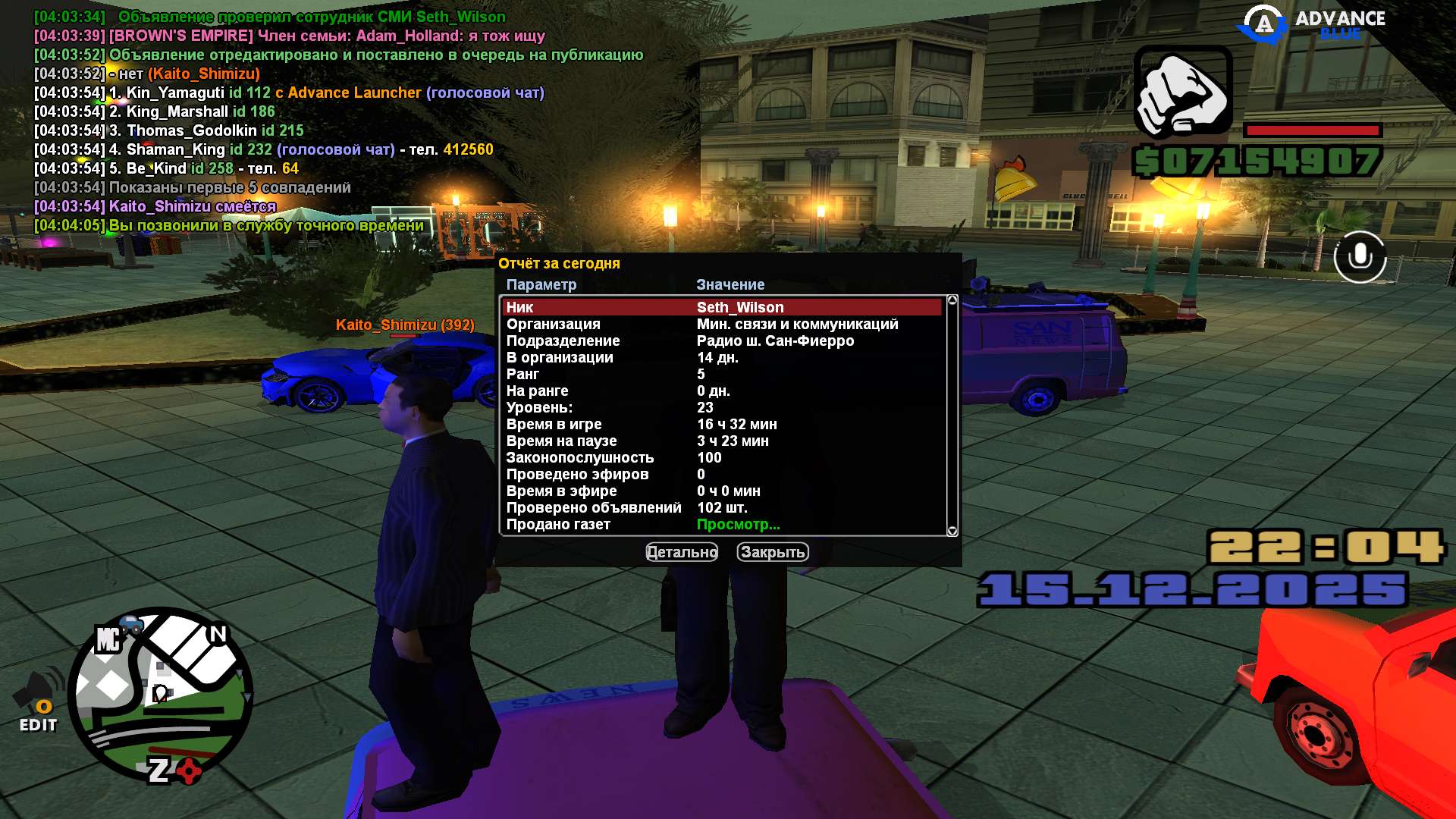Choose the Время на паузе row
Viewport: 1456px width, 819px height.
click(x=720, y=441)
